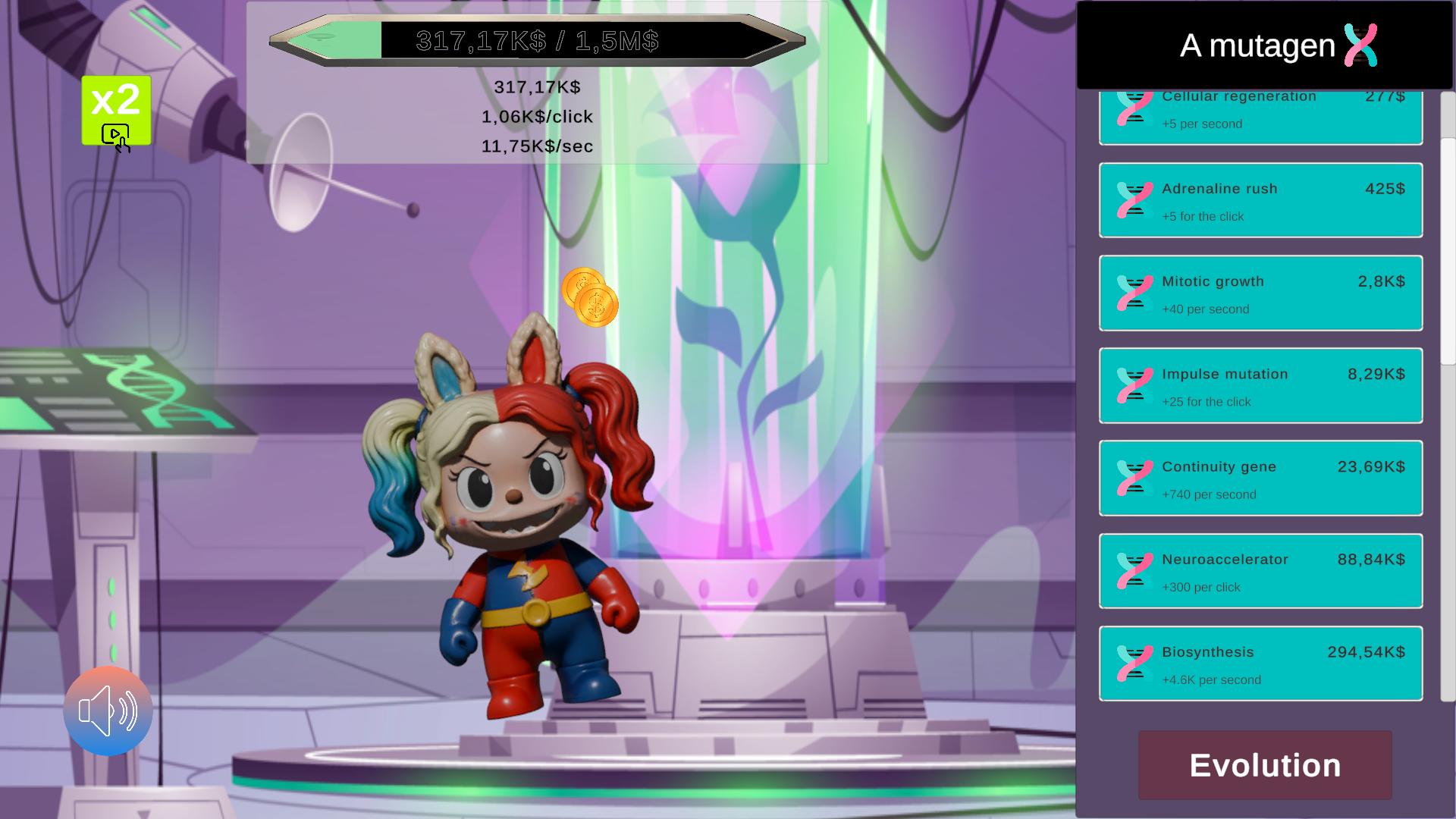
Task: Toggle sound with the speaker icon
Action: [x=108, y=711]
